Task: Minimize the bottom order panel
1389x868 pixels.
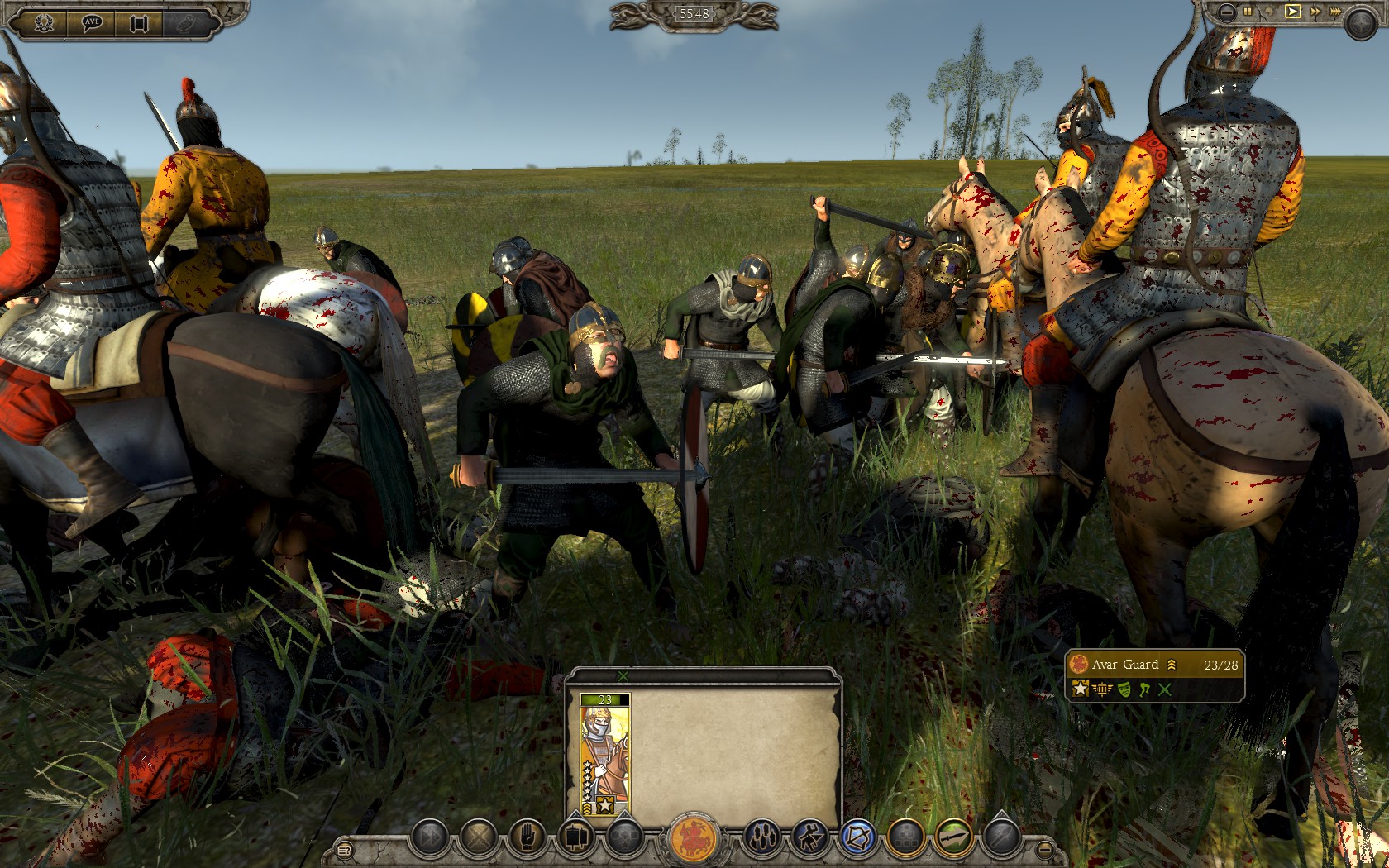Action: pyautogui.click(x=1045, y=848)
